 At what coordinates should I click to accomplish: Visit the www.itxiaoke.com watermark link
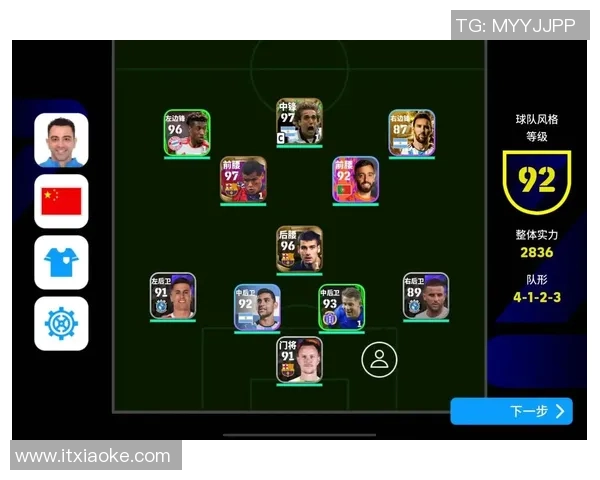click(x=93, y=456)
